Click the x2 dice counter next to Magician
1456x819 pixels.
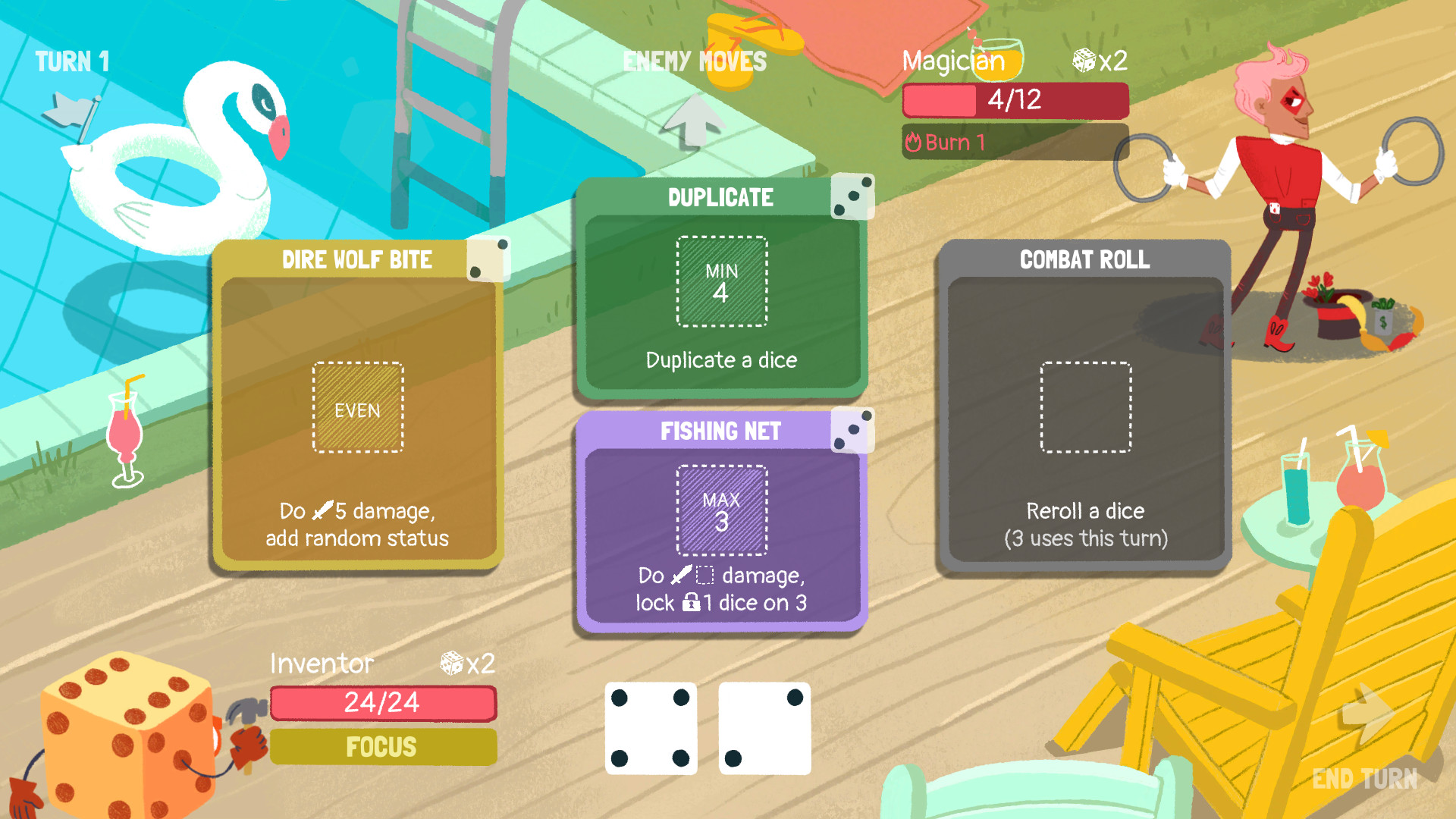[1100, 61]
